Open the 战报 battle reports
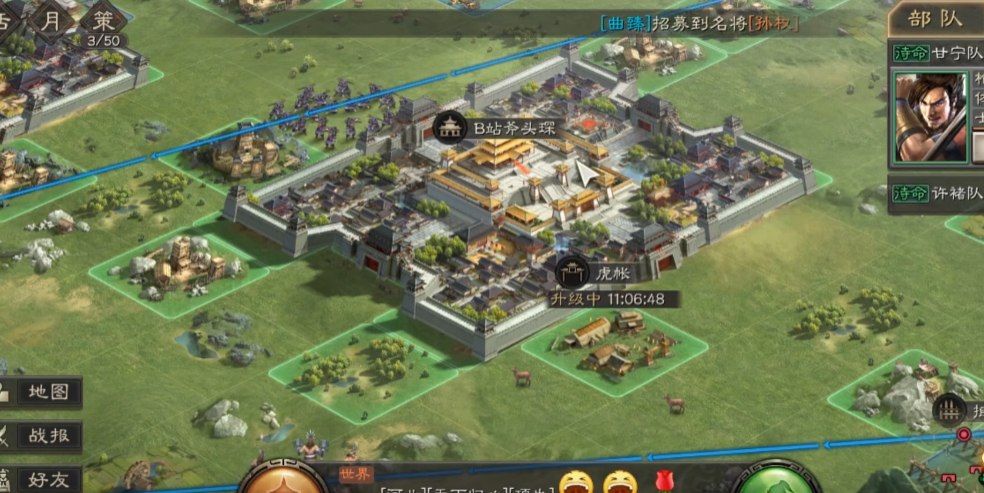984x493 pixels. tap(41, 436)
